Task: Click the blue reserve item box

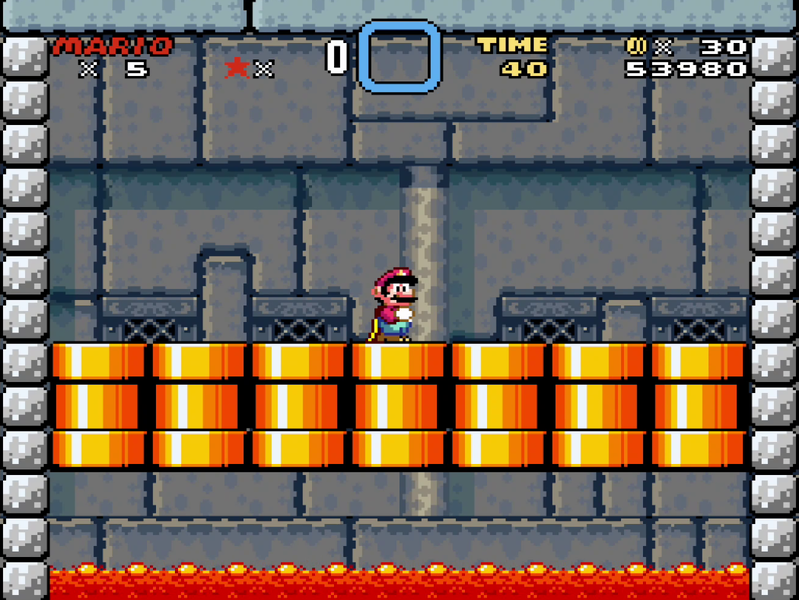Action: click(x=399, y=56)
